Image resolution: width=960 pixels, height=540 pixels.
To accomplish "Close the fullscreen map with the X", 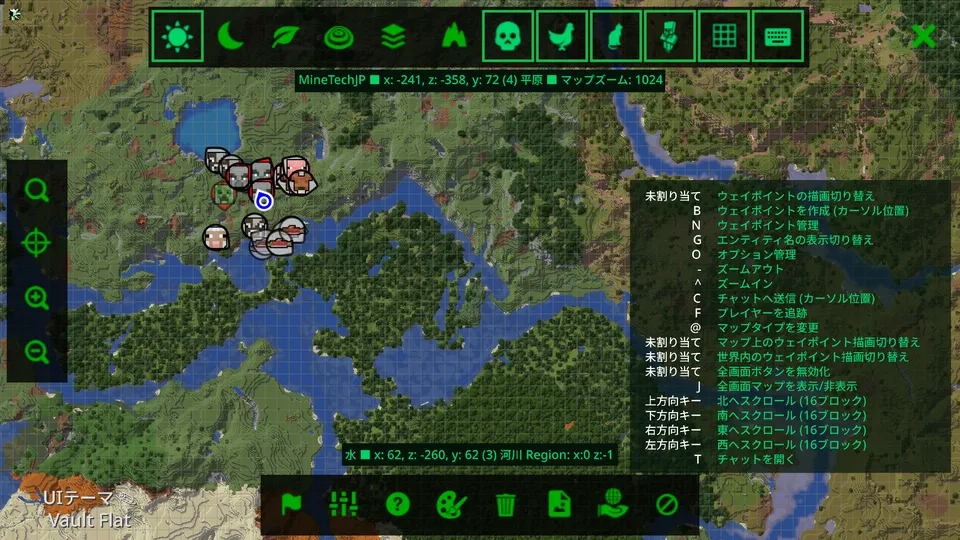I will pyautogui.click(x=924, y=36).
